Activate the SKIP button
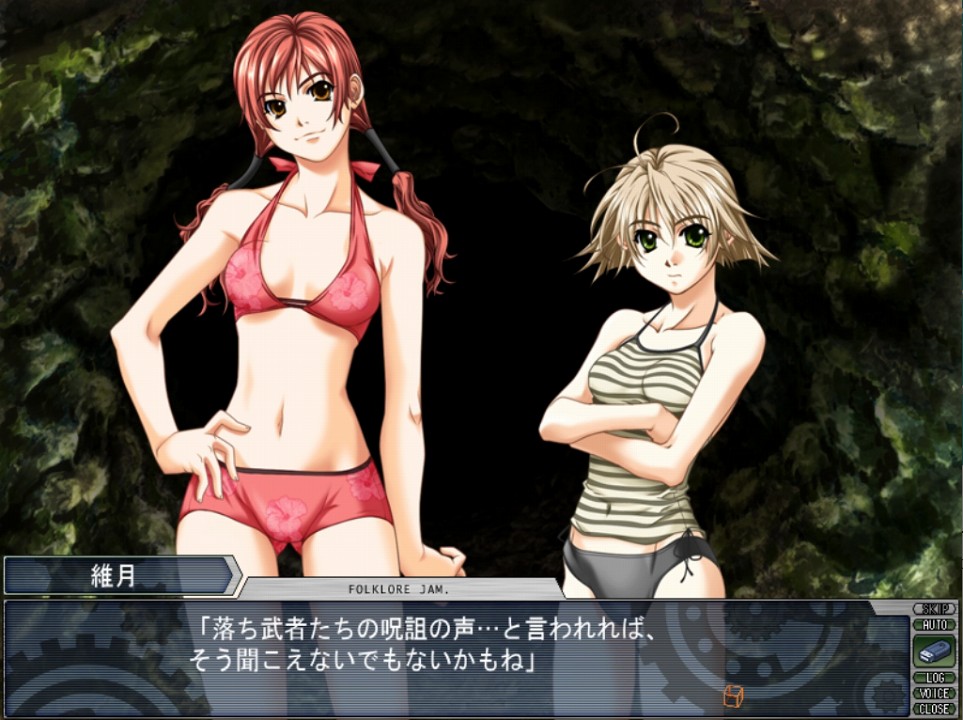The image size is (963, 720). [934, 609]
